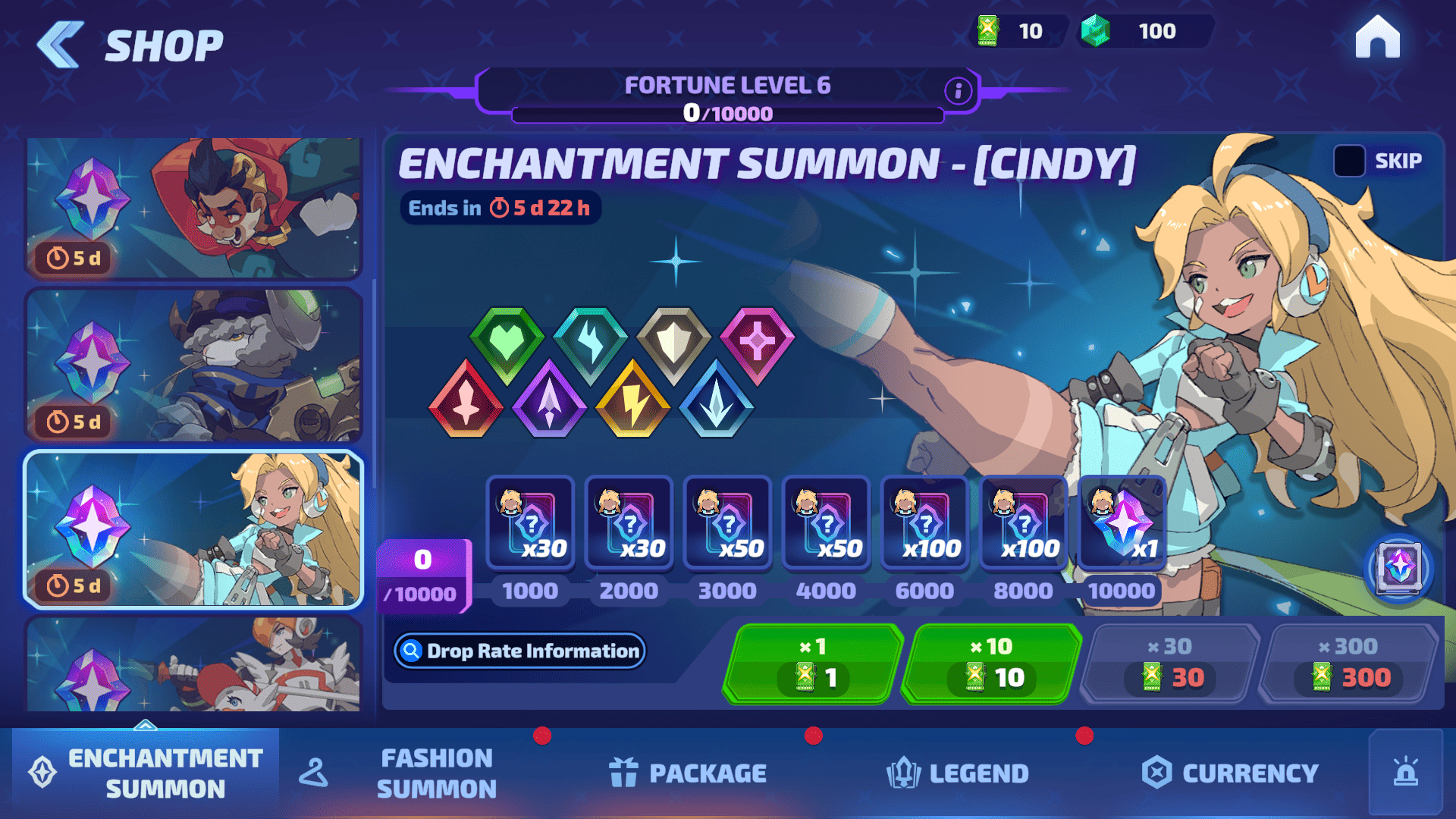Viewport: 1456px width, 819px height.
Task: View the 10000 fortune milestone reward
Action: click(x=1122, y=522)
